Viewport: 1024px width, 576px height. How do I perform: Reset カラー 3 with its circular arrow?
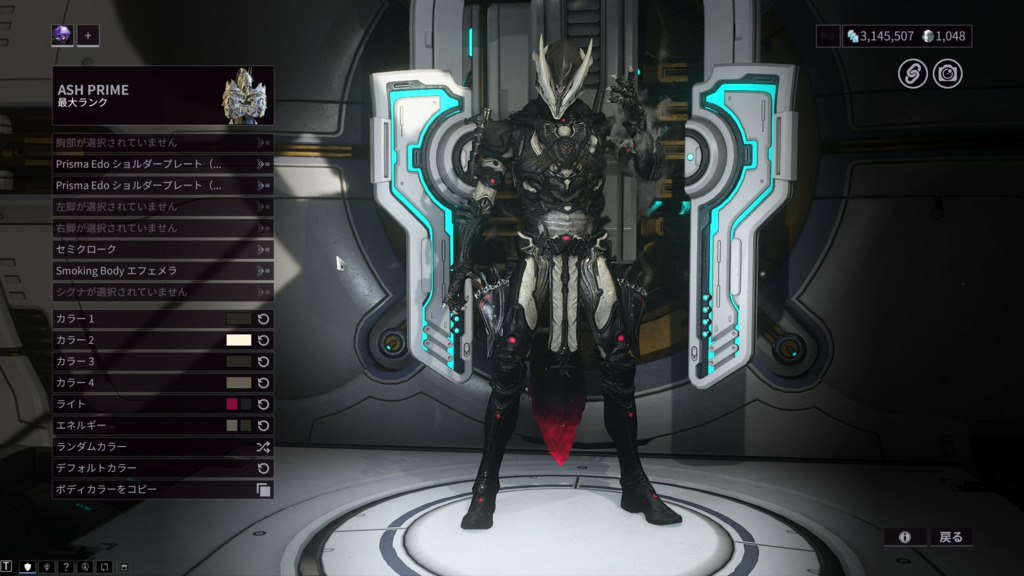264,362
